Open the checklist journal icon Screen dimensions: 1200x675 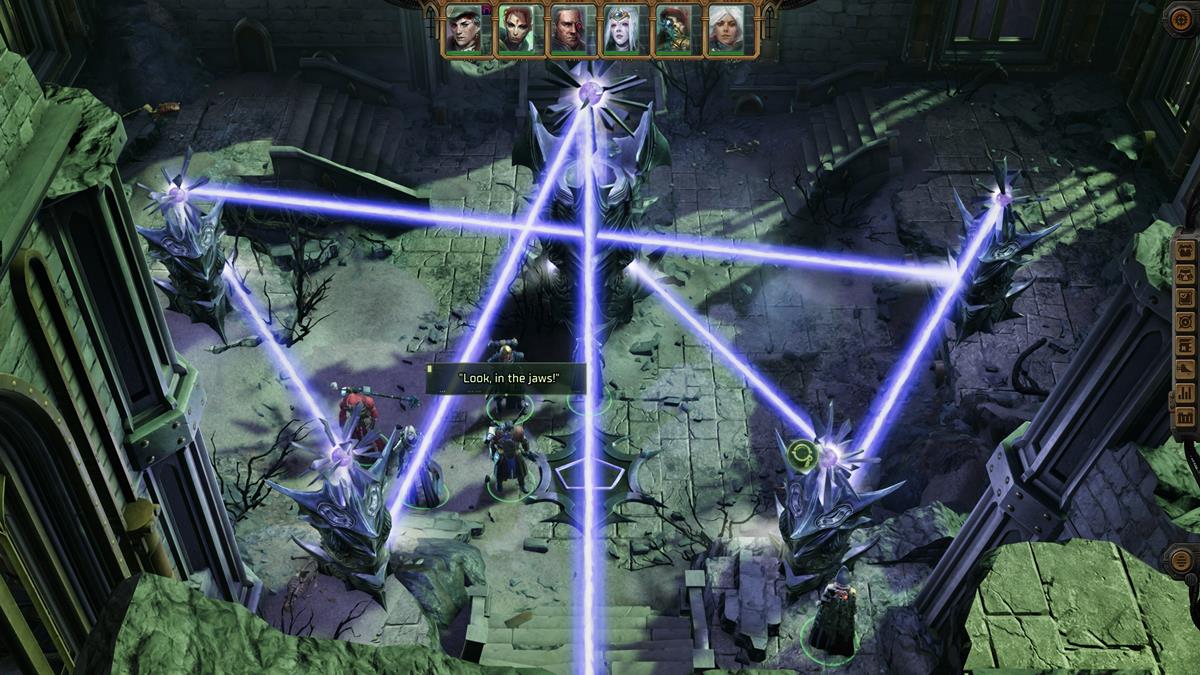click(x=1185, y=298)
